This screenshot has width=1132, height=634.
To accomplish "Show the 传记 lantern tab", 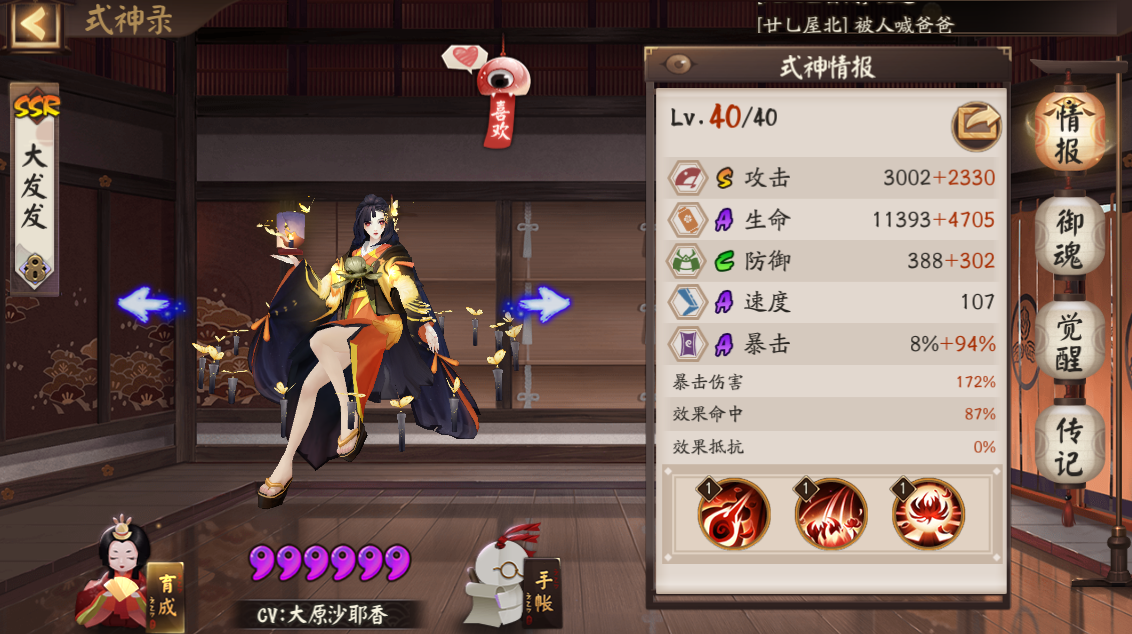I will tap(1068, 446).
